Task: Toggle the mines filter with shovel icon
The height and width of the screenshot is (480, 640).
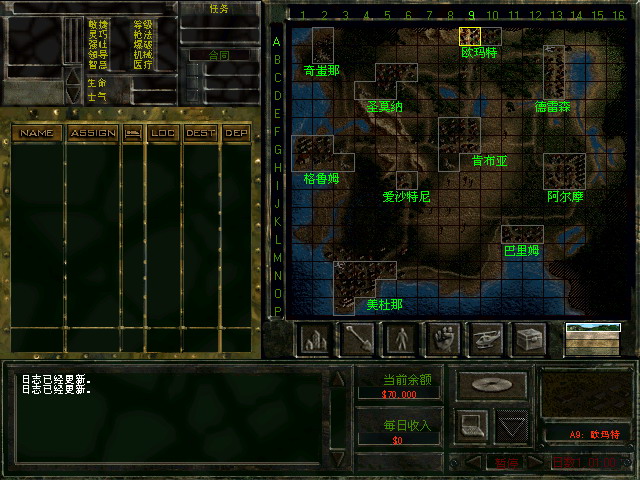Action: click(x=358, y=339)
